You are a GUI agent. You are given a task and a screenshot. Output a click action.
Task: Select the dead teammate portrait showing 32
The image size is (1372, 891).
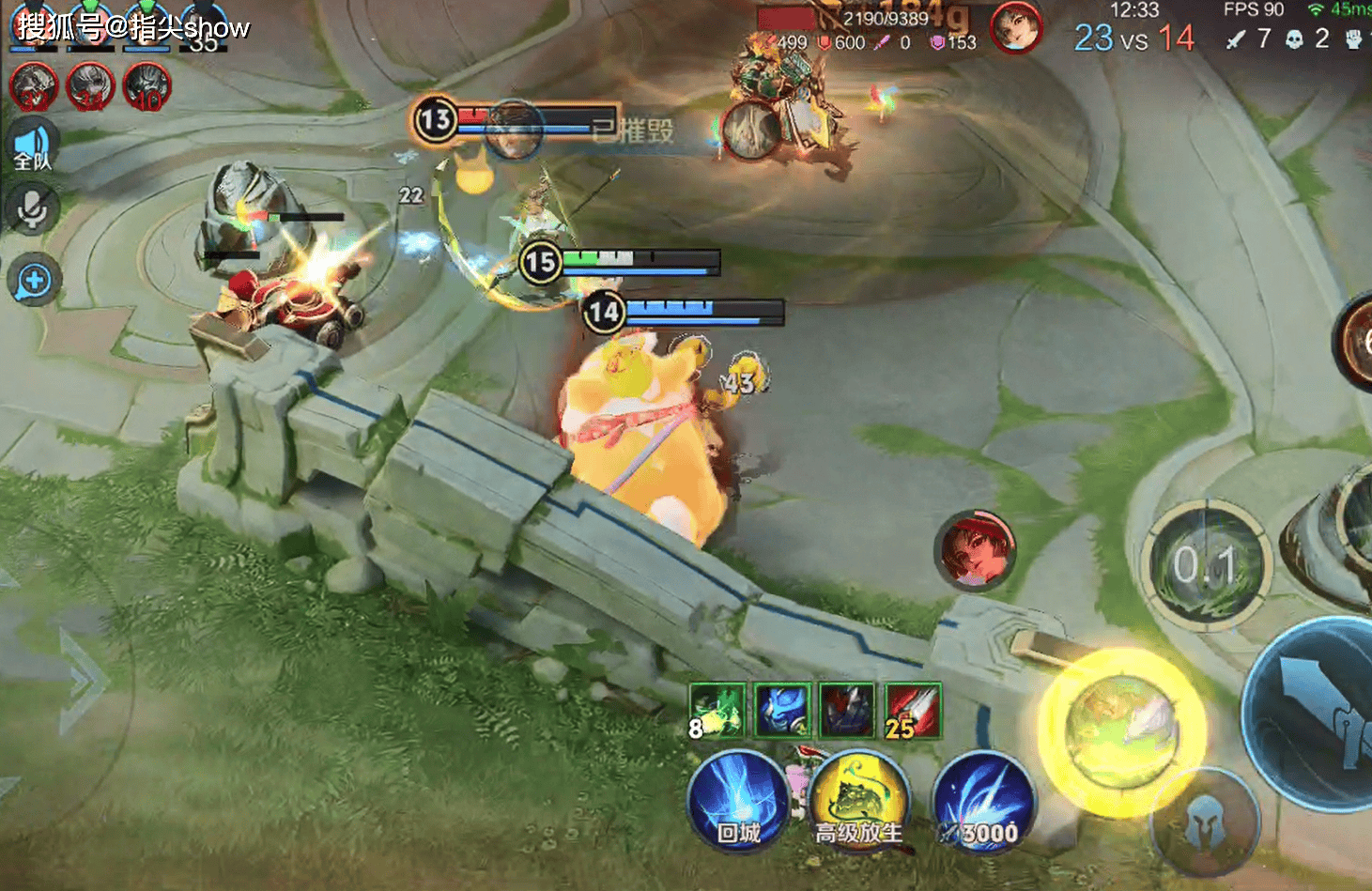point(34,87)
